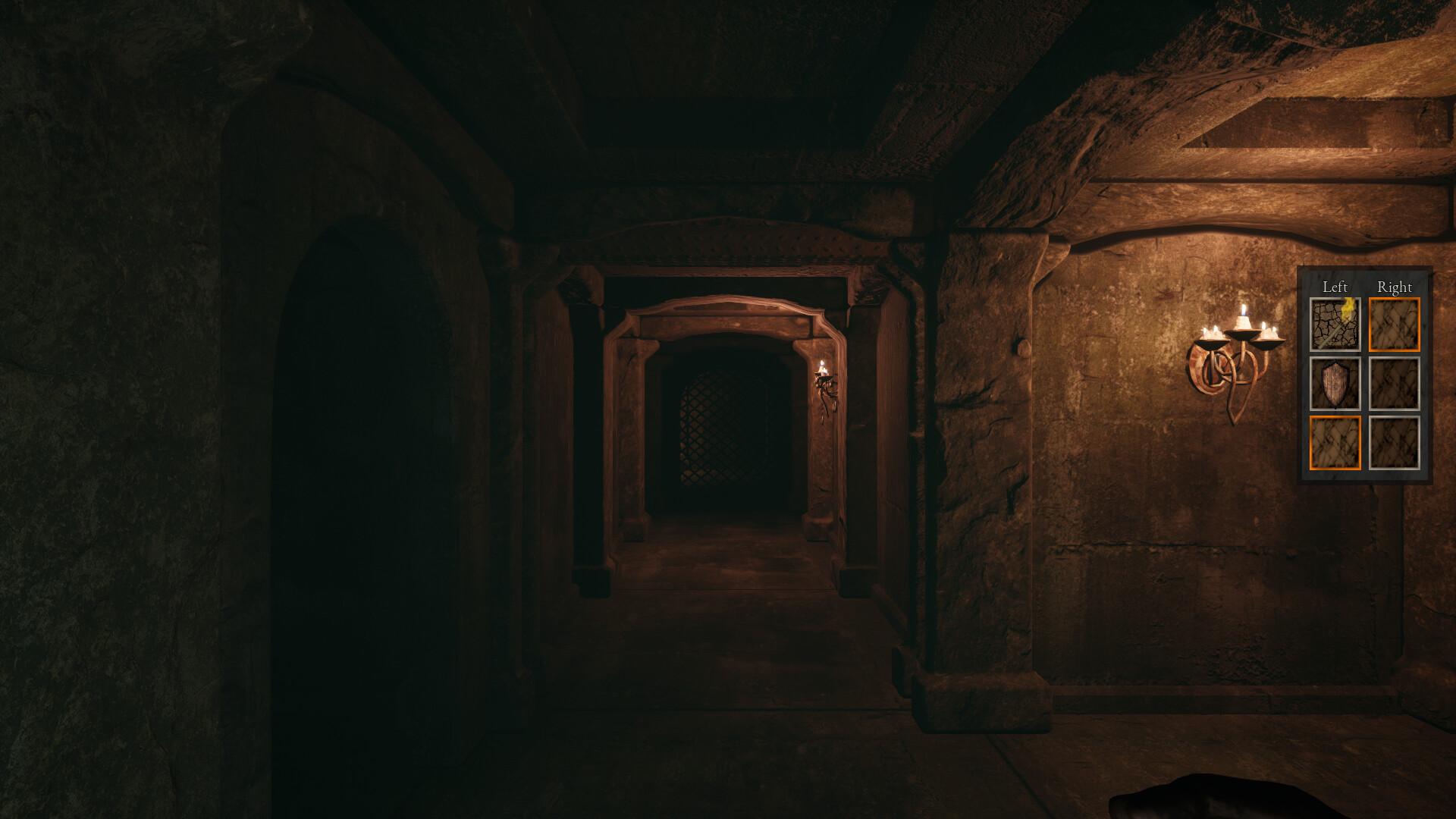Image resolution: width=1456 pixels, height=819 pixels.
Task: Click the Right hand column header
Action: 1395,287
